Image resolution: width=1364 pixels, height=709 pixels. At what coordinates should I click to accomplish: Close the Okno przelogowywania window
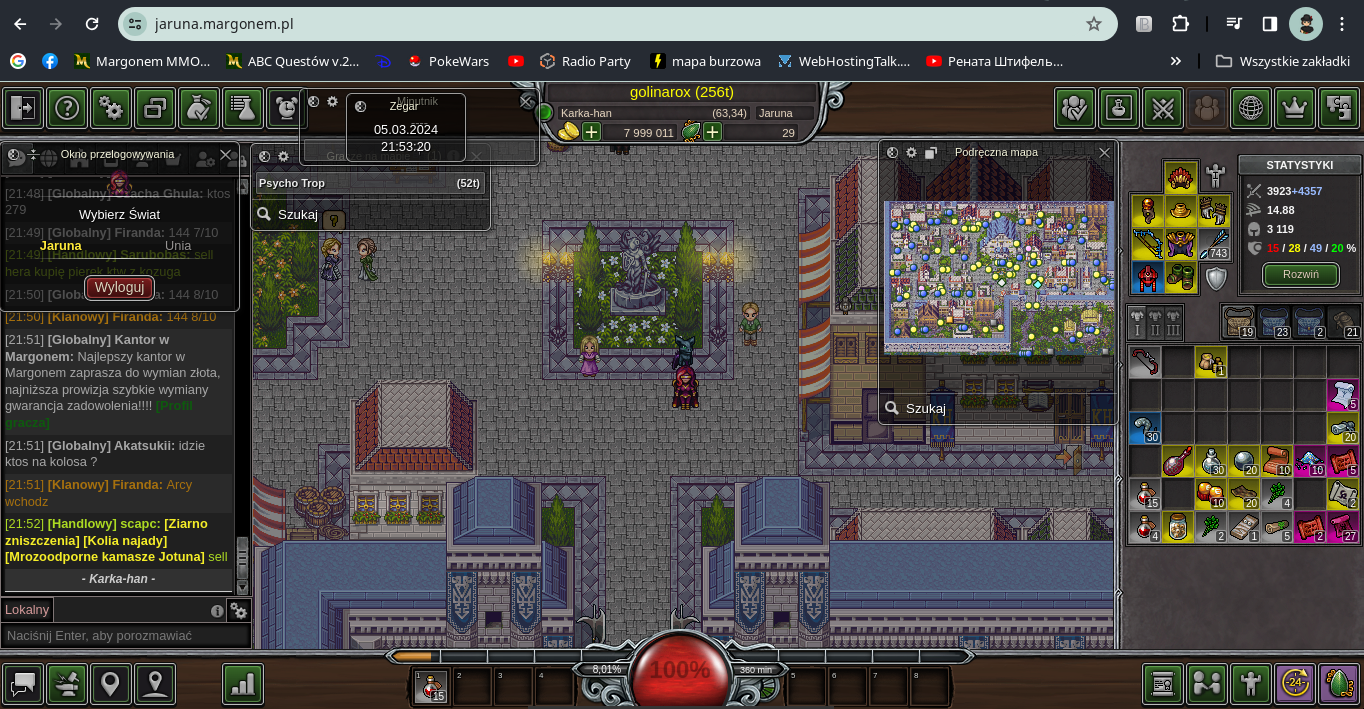click(226, 155)
